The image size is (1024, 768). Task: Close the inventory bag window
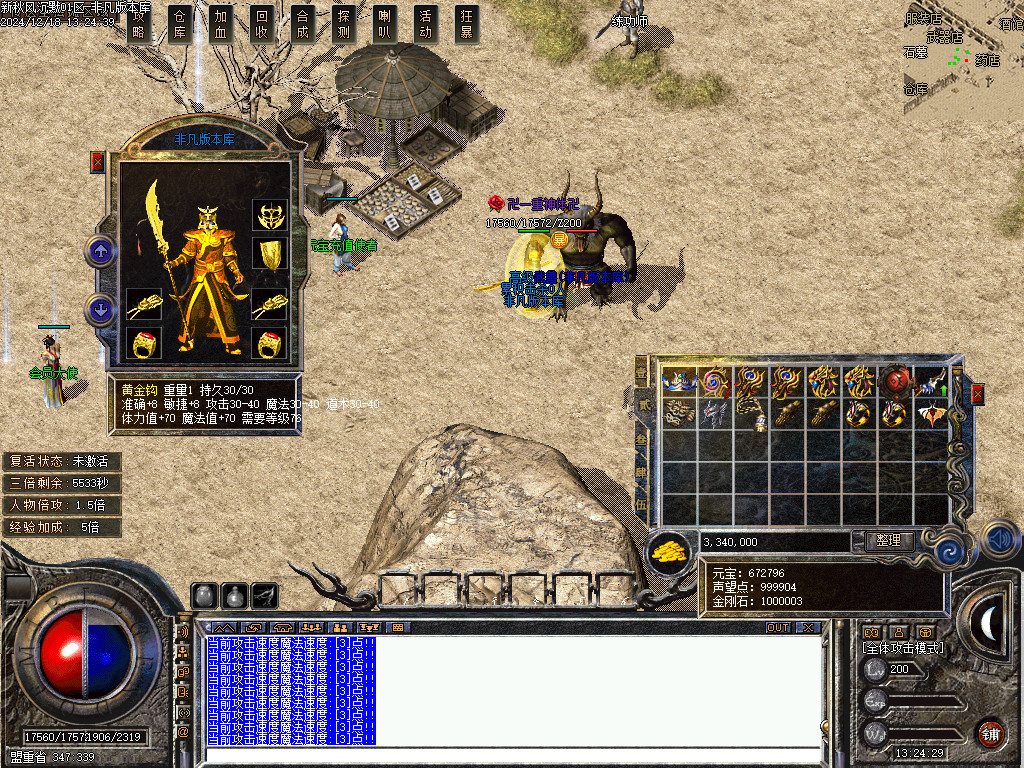tap(977, 393)
